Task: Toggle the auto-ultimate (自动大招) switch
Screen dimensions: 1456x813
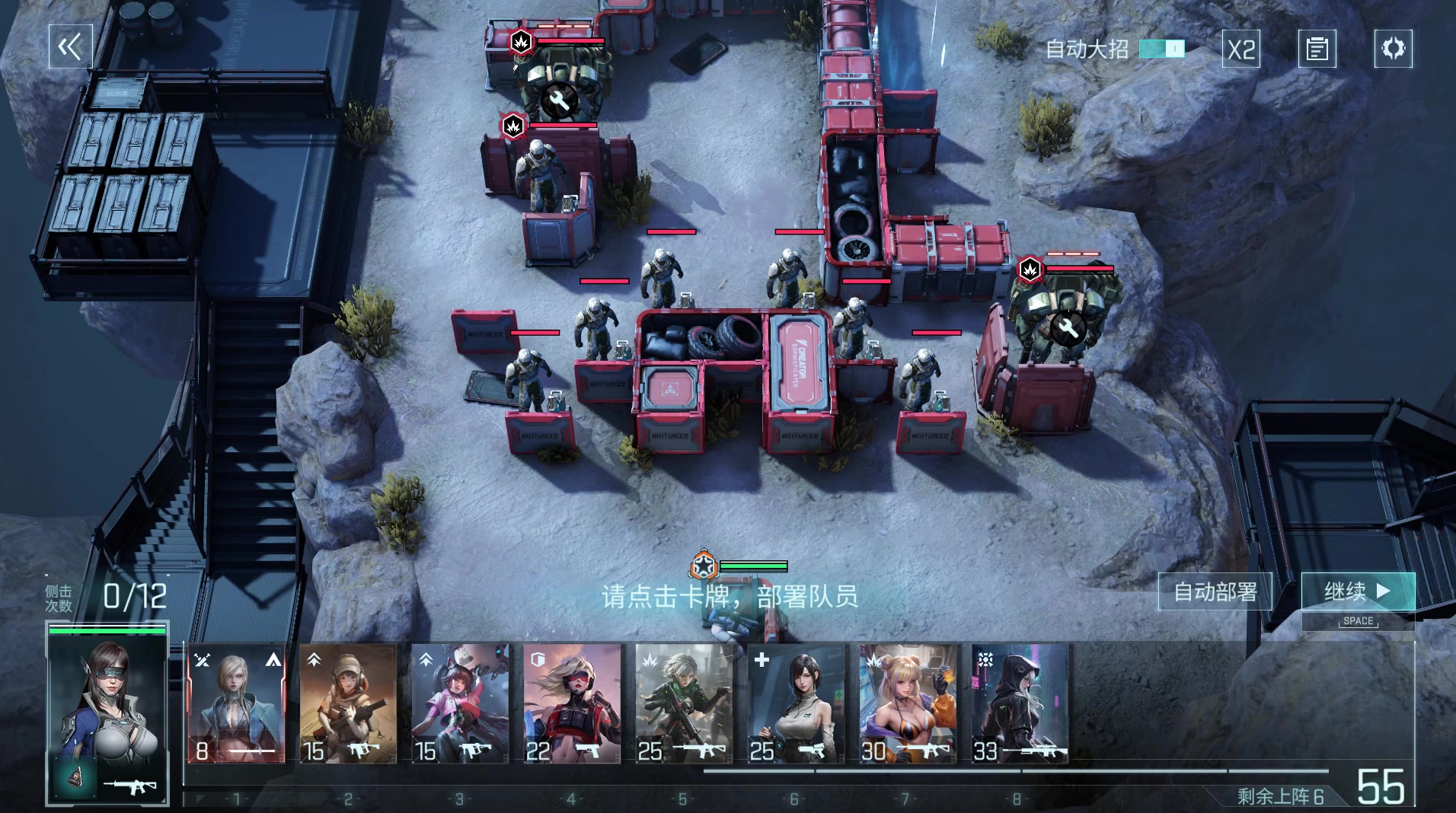Action: click(x=1161, y=49)
